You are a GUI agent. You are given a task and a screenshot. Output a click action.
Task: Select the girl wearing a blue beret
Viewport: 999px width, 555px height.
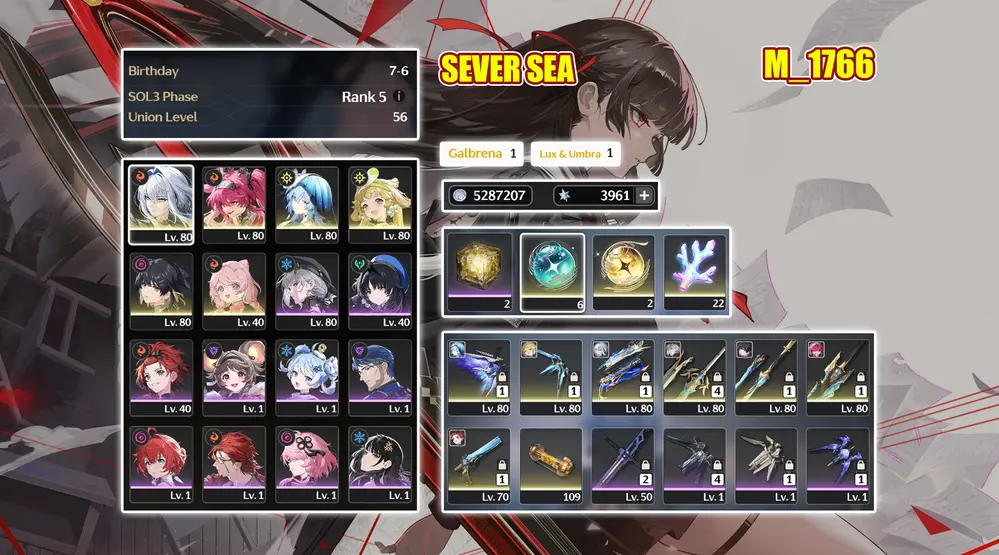tap(380, 290)
